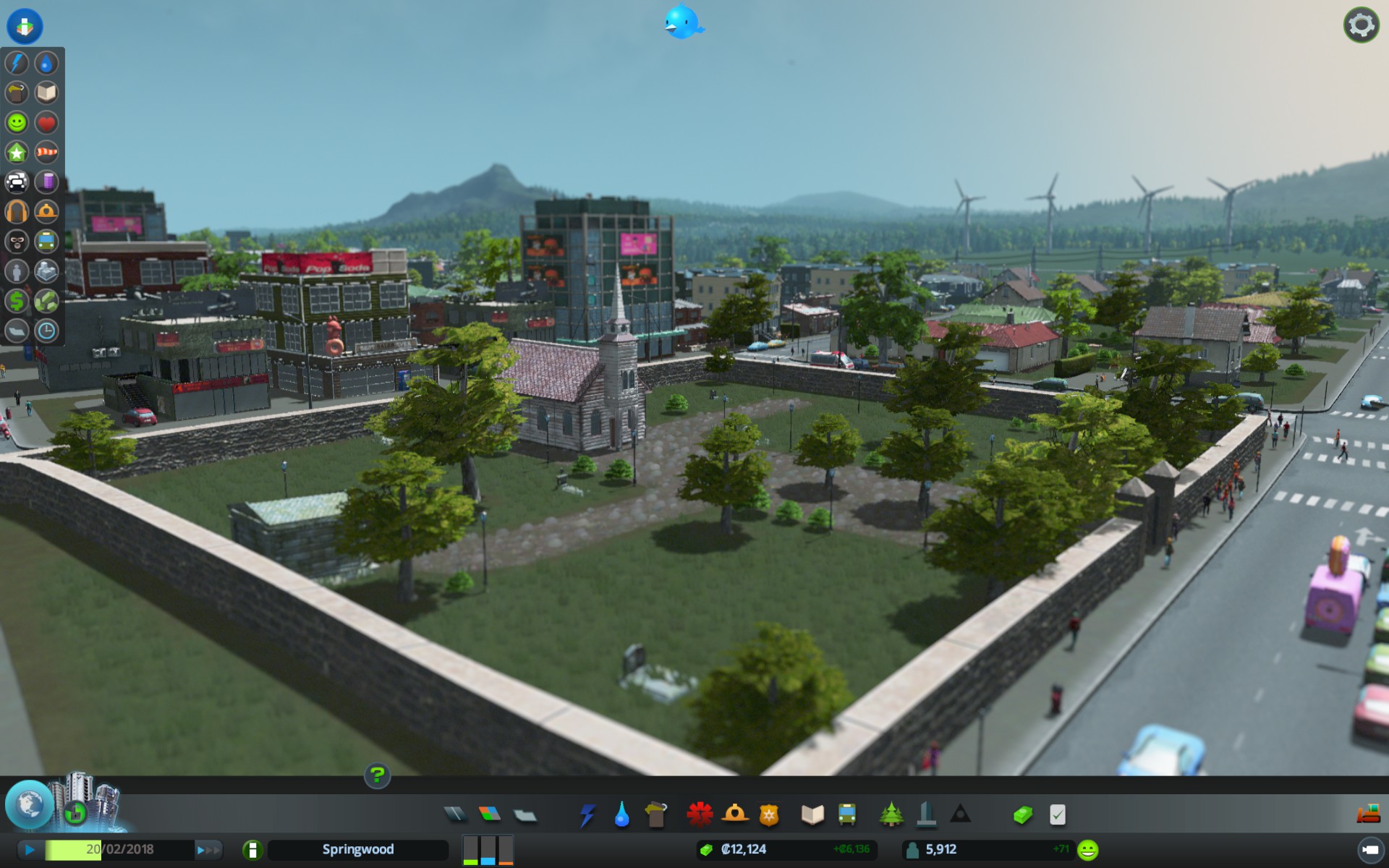1389x868 pixels.
Task: Show the citizen happiness info view
Action: 17,122
